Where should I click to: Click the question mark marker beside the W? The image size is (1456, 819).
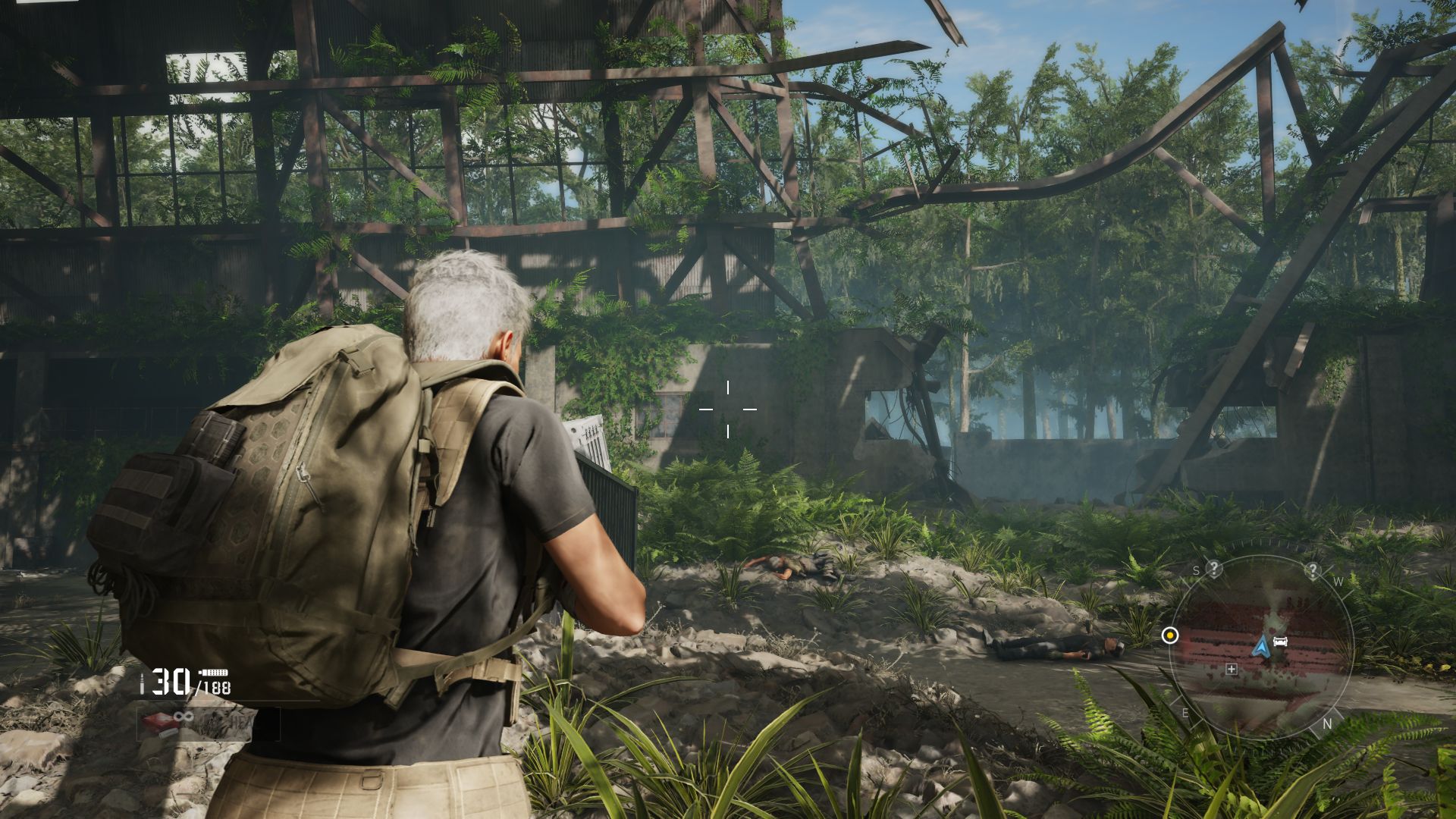pos(1313,570)
